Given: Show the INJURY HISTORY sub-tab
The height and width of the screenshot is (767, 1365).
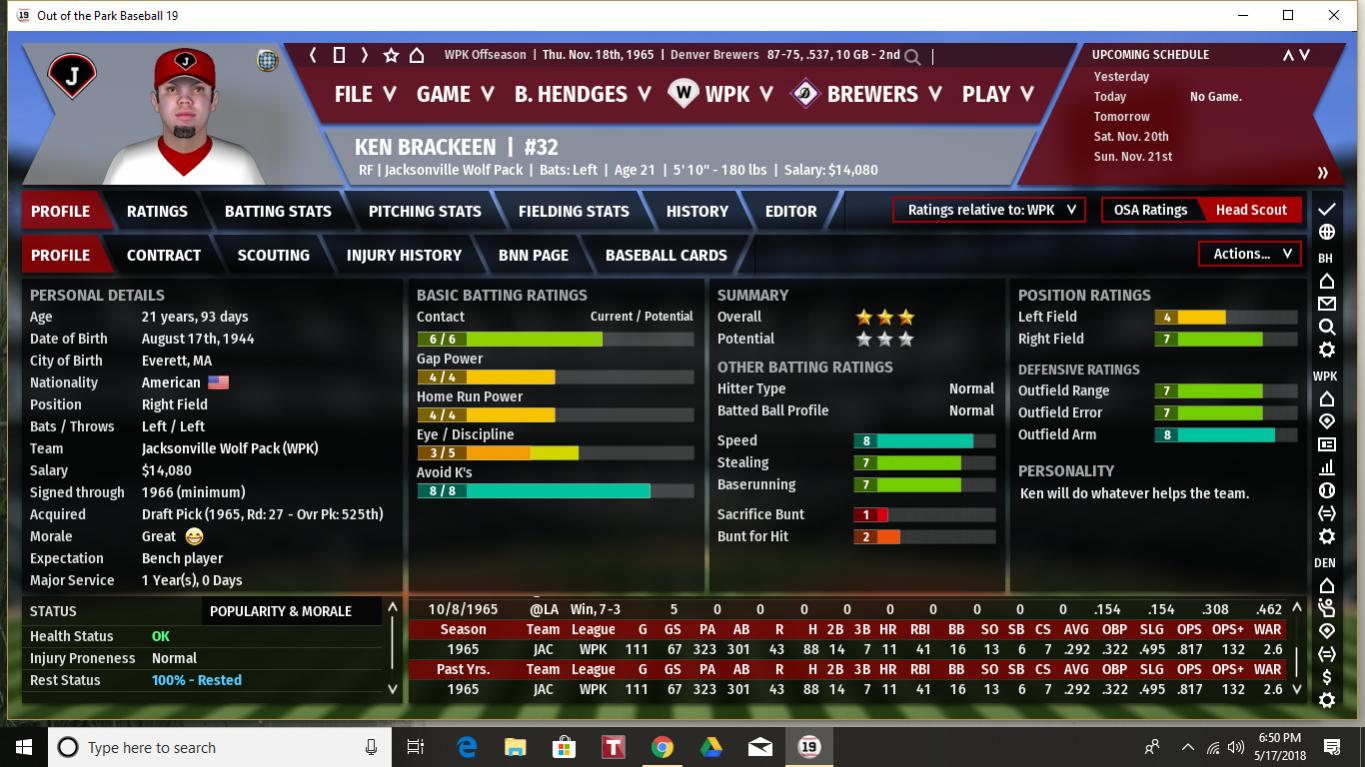Looking at the screenshot, I should coord(404,255).
